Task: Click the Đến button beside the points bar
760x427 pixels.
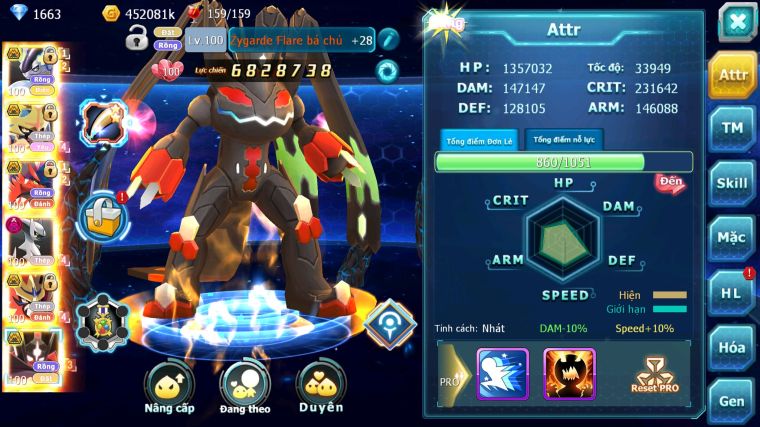Action: (669, 182)
